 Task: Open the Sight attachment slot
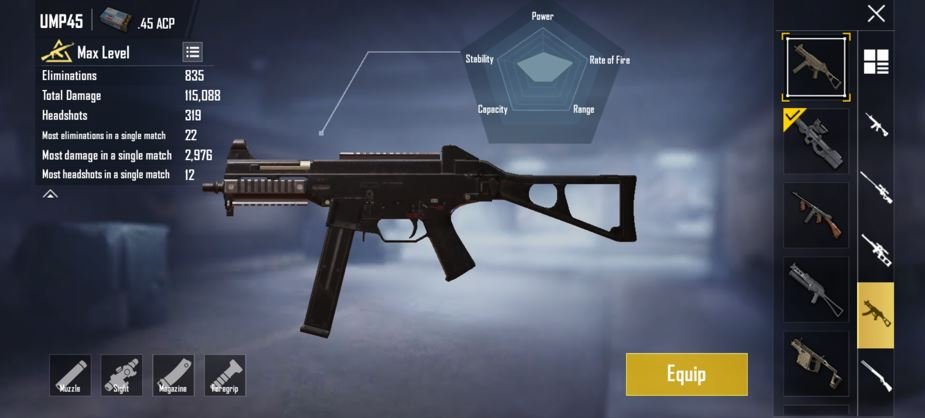[122, 375]
